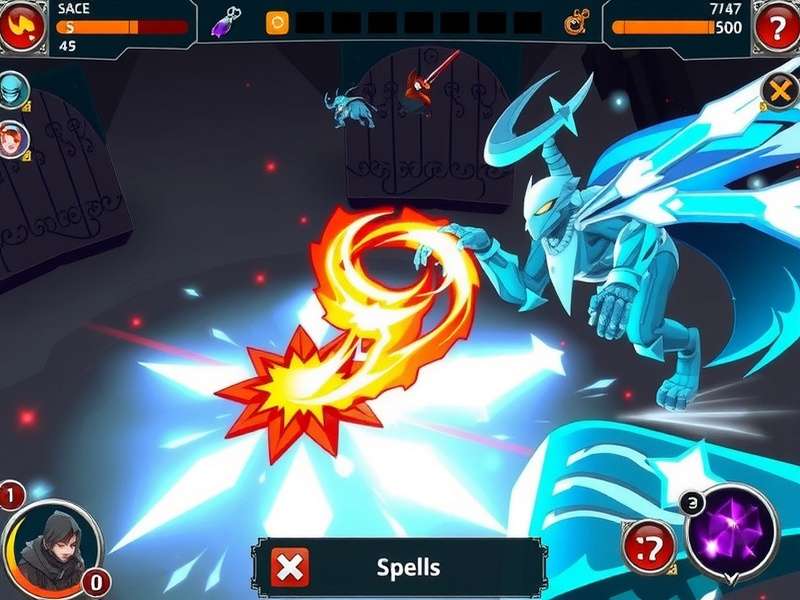The height and width of the screenshot is (600, 800).
Task: Select the orange filled slot in top bar
Action: [277, 21]
